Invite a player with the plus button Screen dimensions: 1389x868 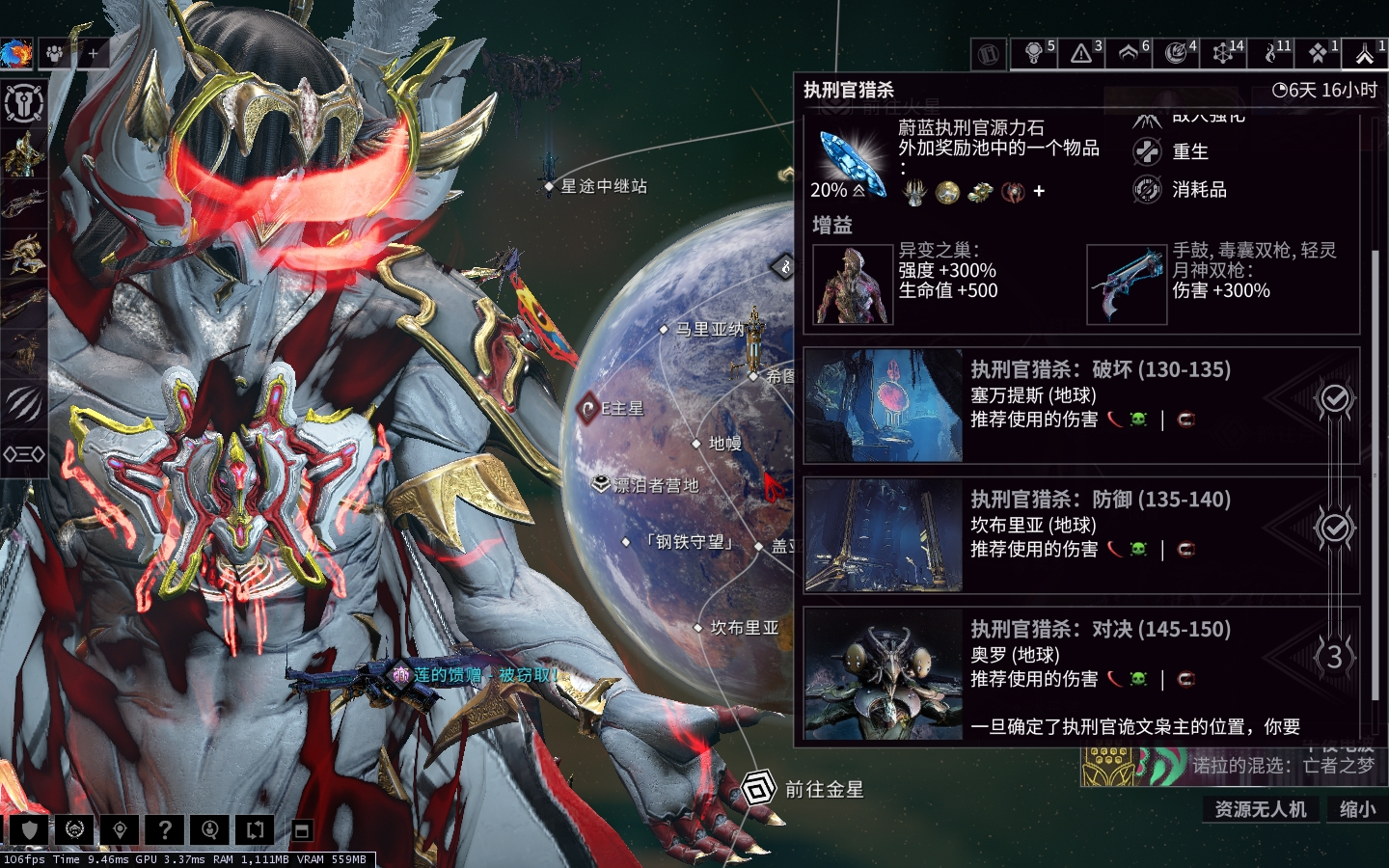coord(93,54)
